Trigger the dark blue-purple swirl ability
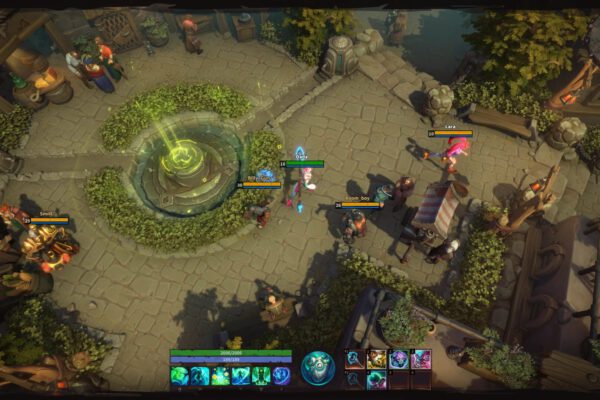Viewport: 600px width, 400px height. [281, 375]
